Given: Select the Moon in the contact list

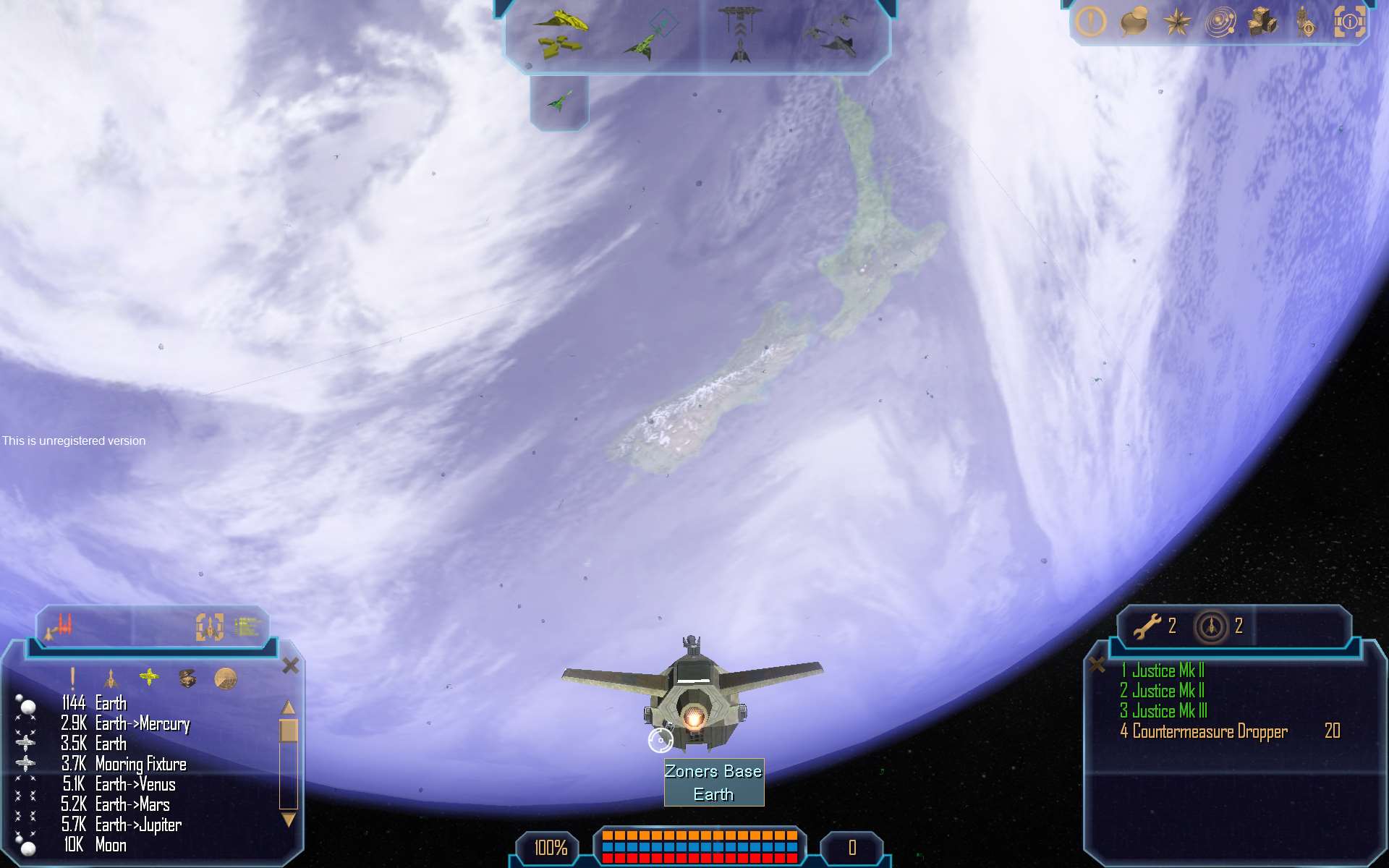Looking at the screenshot, I should [x=110, y=845].
